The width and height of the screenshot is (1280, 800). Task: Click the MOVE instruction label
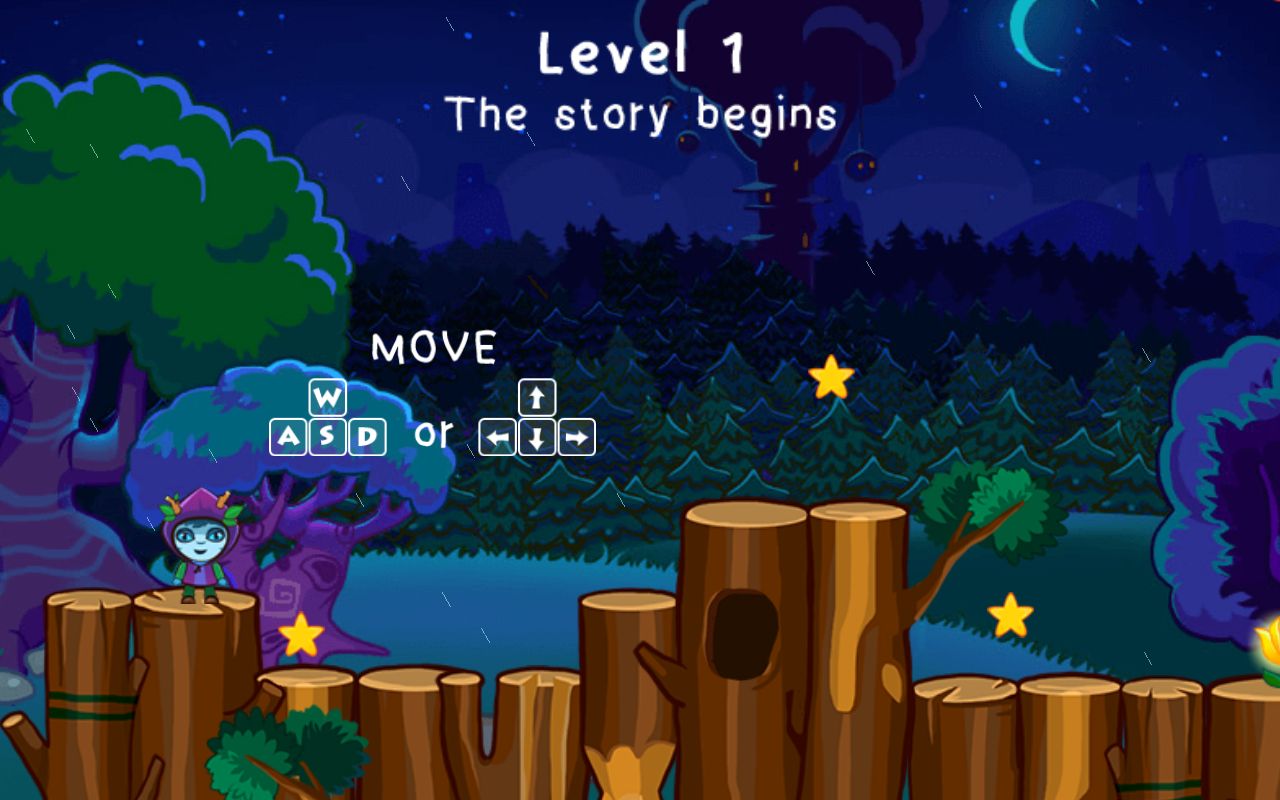pos(434,349)
